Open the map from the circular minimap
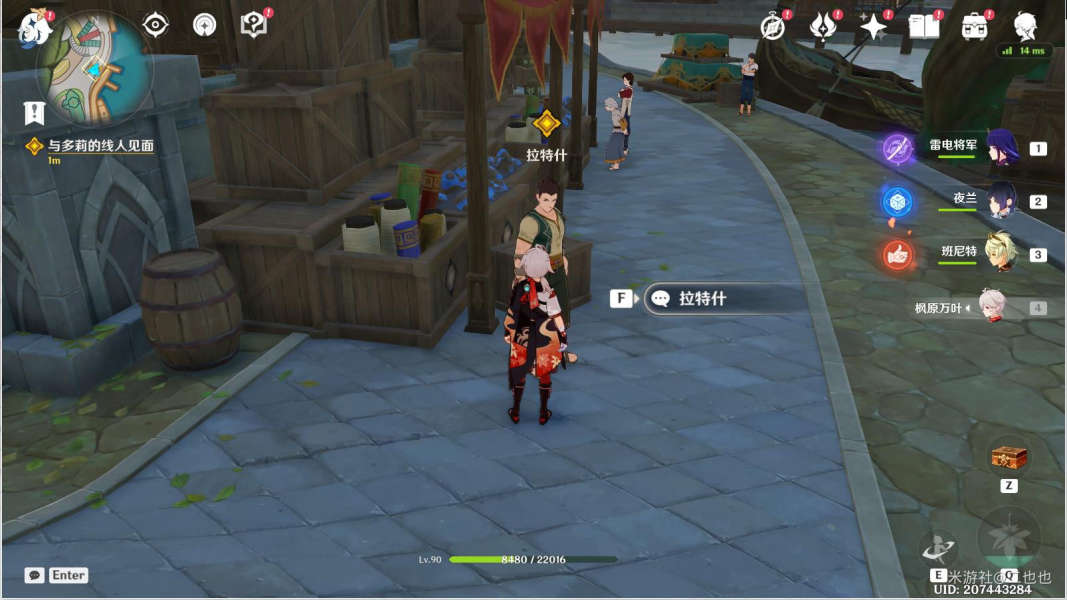Viewport: 1067px width, 600px height. pyautogui.click(x=94, y=70)
